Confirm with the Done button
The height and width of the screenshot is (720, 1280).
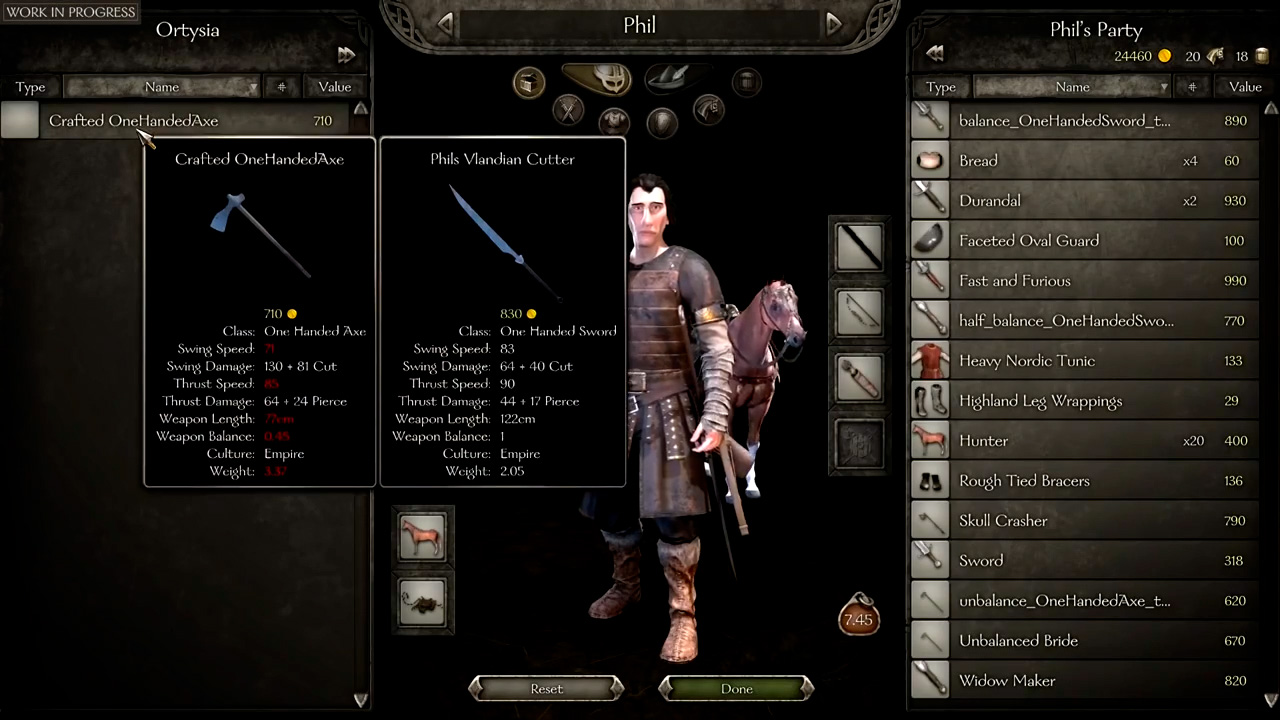736,688
